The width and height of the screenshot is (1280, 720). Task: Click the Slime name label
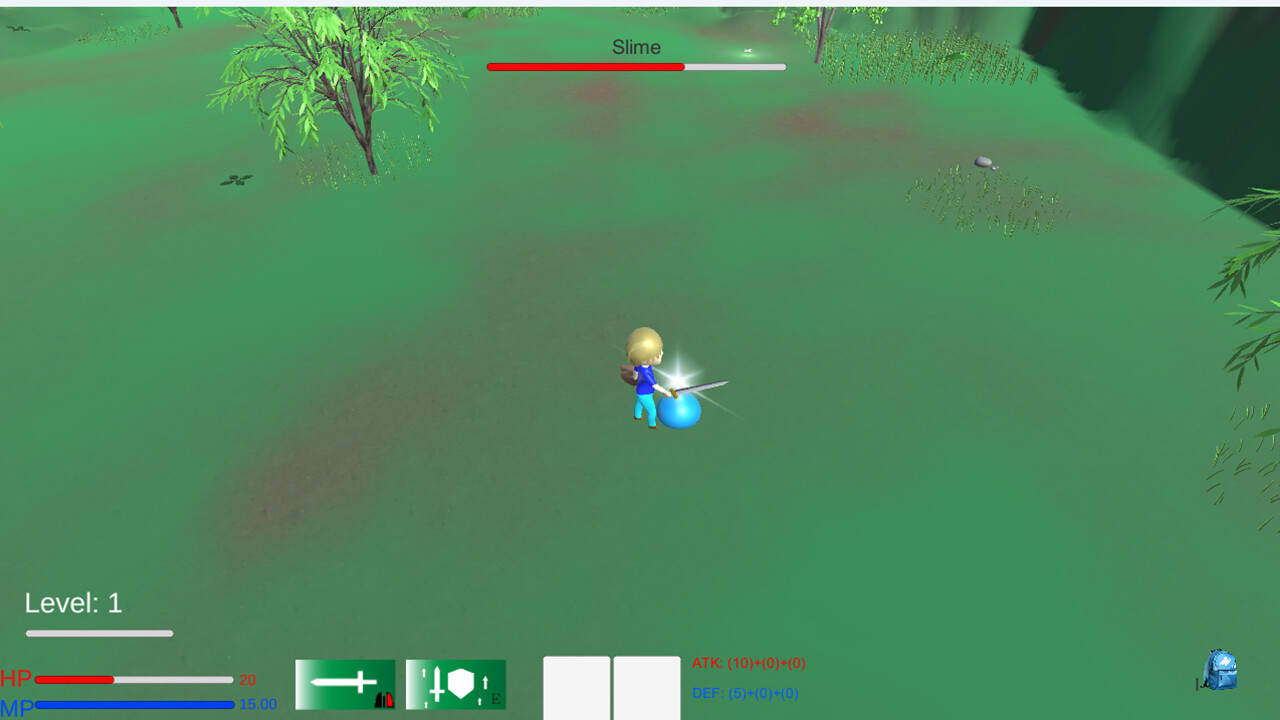pyautogui.click(x=635, y=47)
